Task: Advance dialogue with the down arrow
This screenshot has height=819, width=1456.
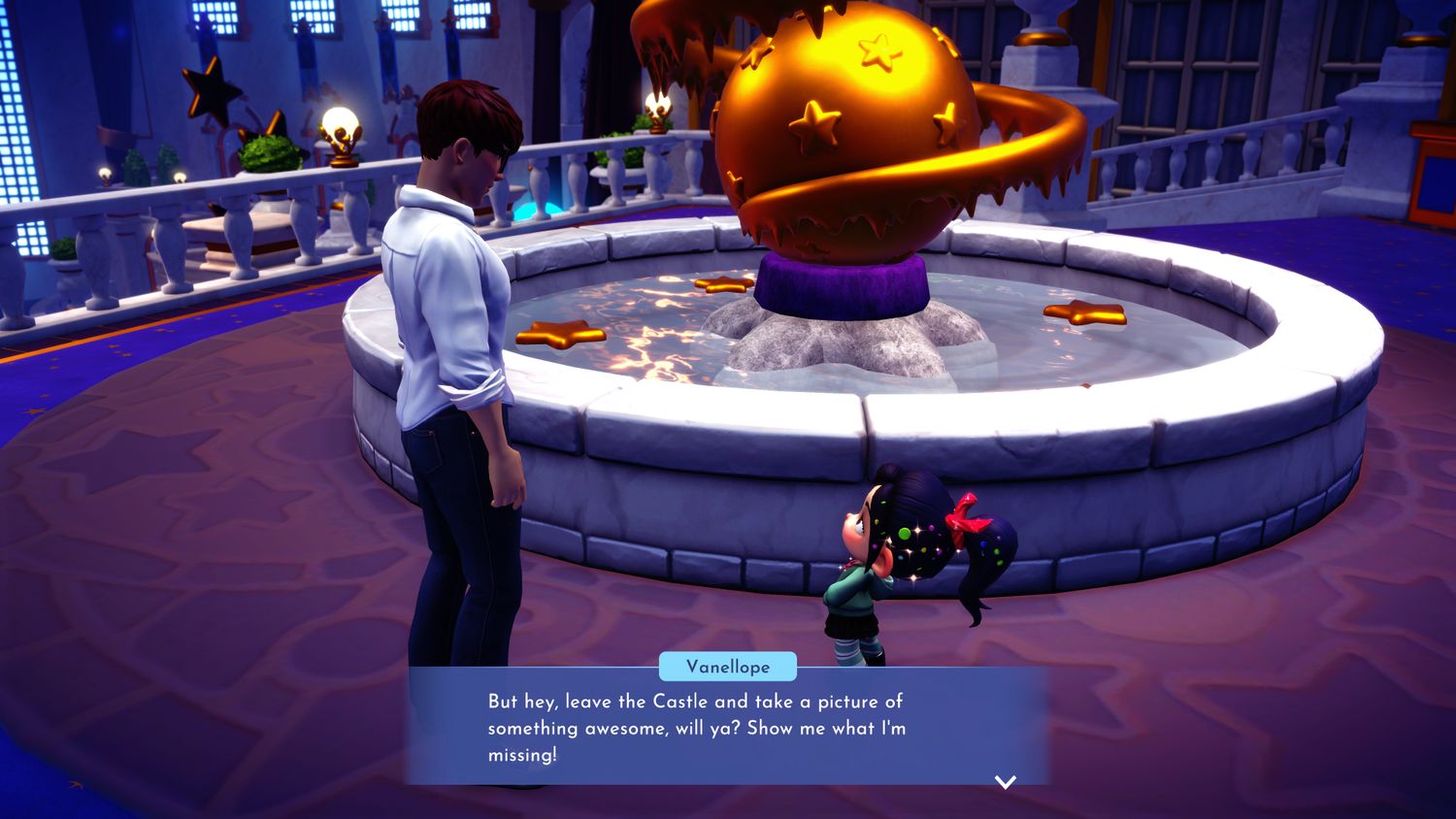Action: (1006, 781)
